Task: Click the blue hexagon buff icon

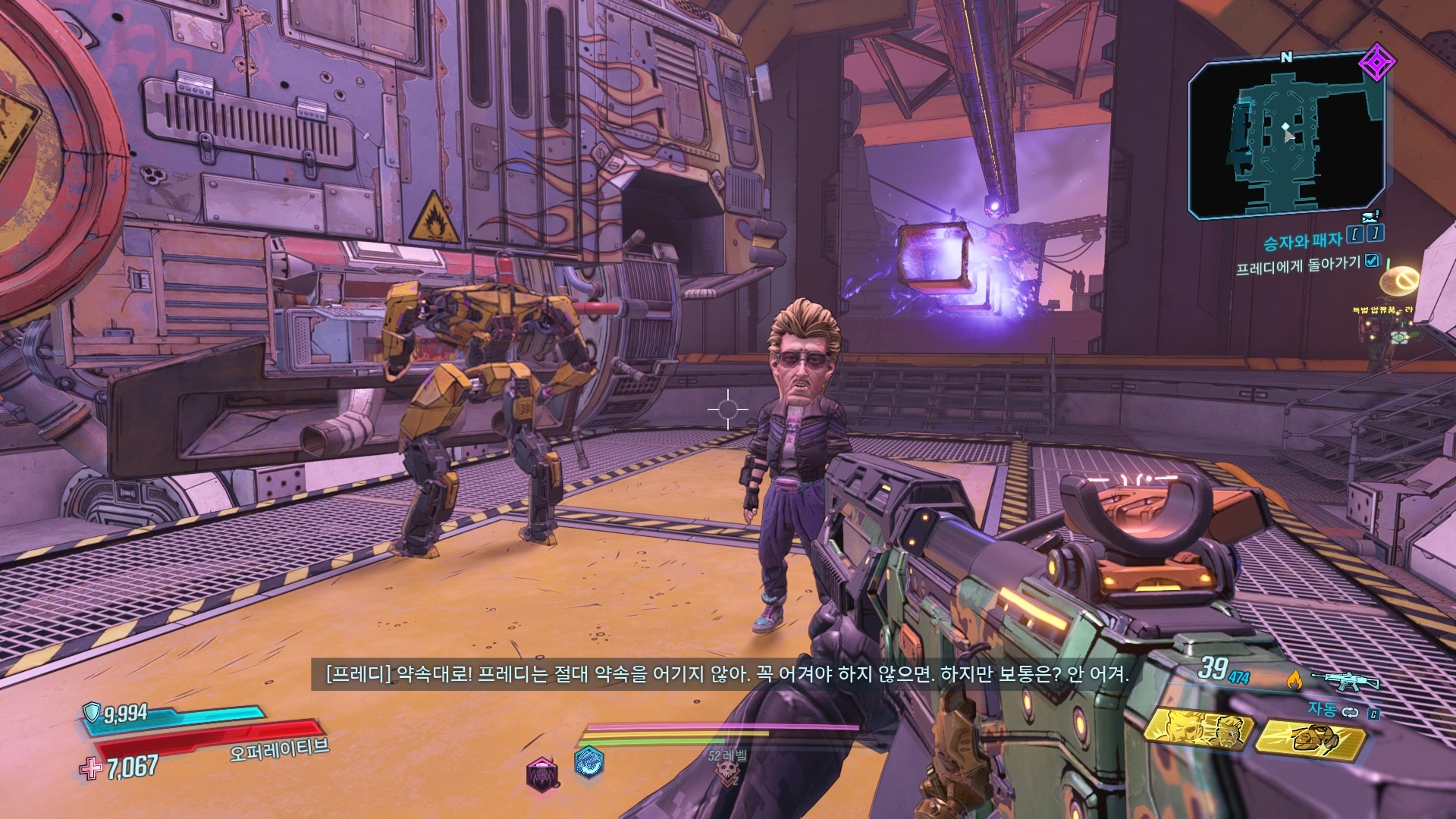Action: coord(588,763)
